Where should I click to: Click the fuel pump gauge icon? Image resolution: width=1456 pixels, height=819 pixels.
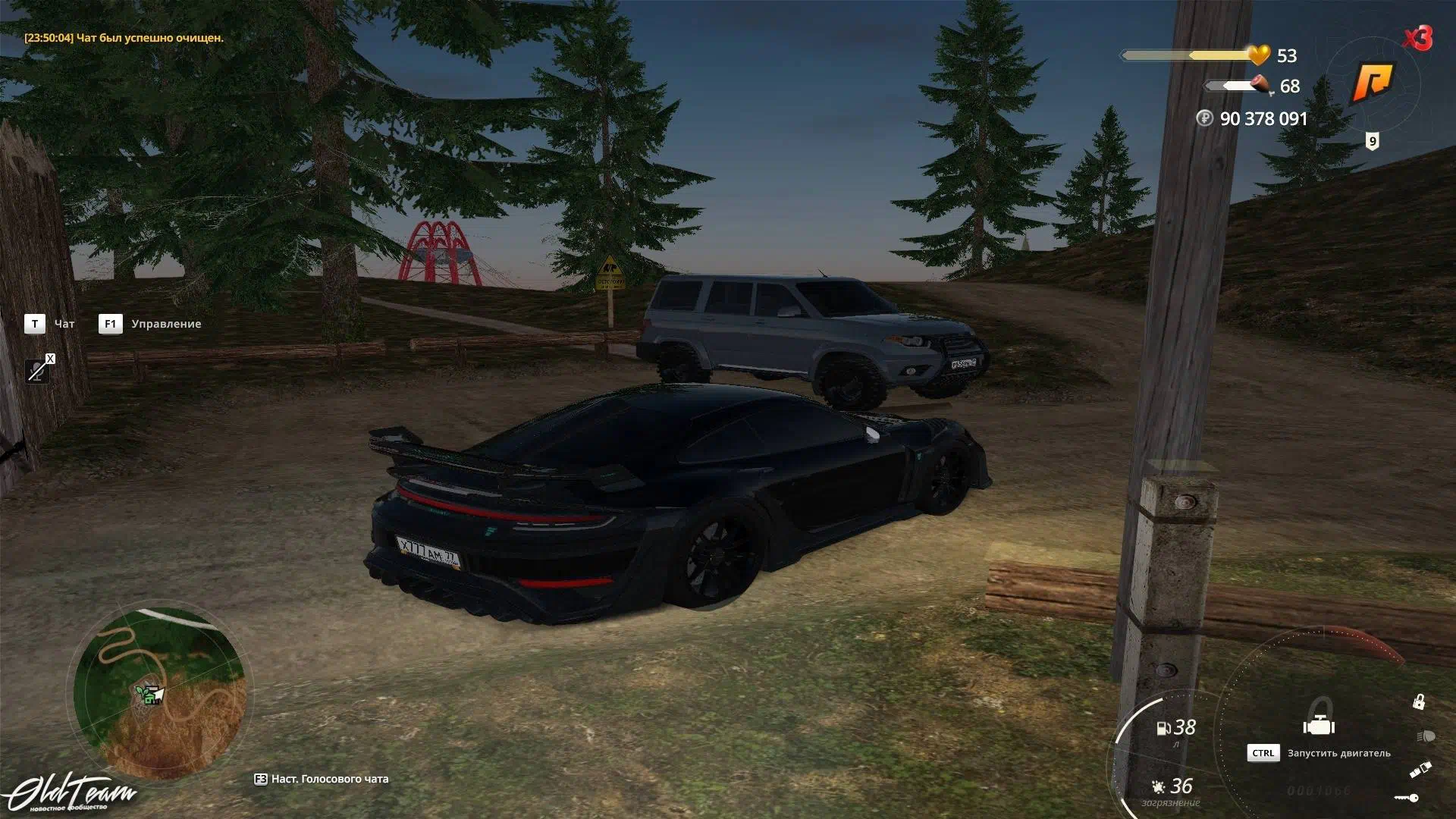1163,729
